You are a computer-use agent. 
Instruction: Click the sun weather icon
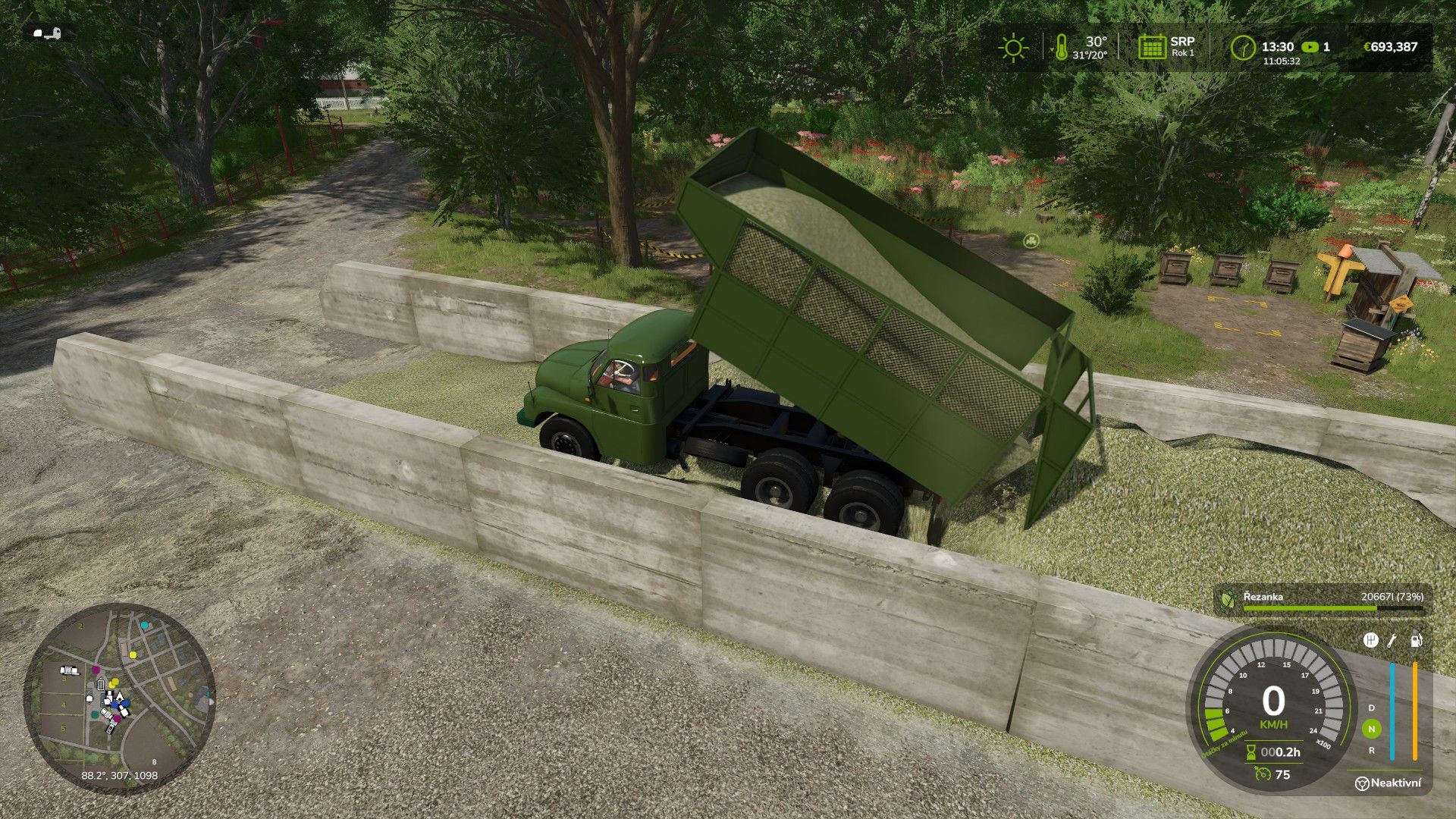point(1014,48)
